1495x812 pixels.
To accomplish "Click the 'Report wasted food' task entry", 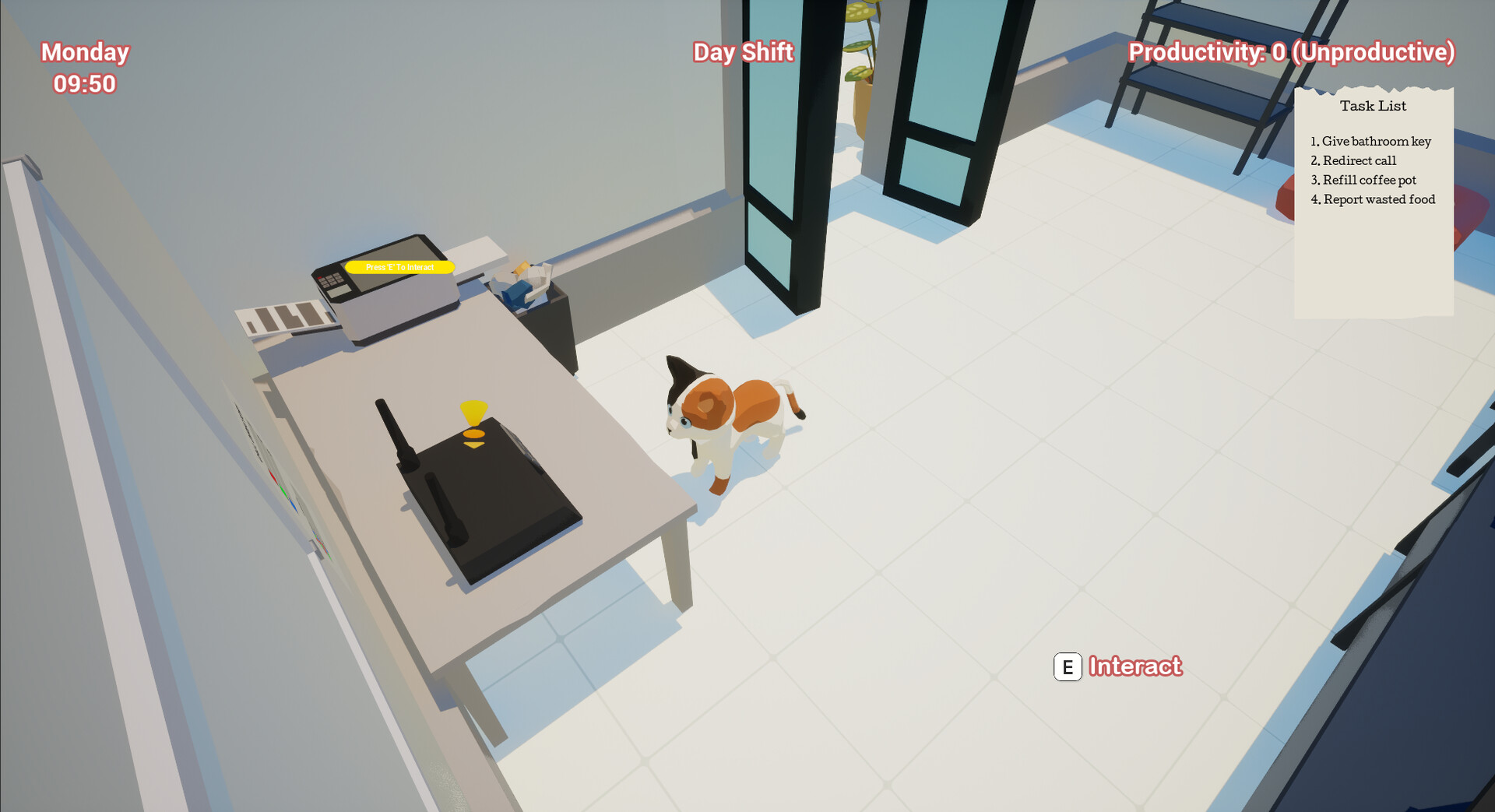I will click(x=1374, y=199).
